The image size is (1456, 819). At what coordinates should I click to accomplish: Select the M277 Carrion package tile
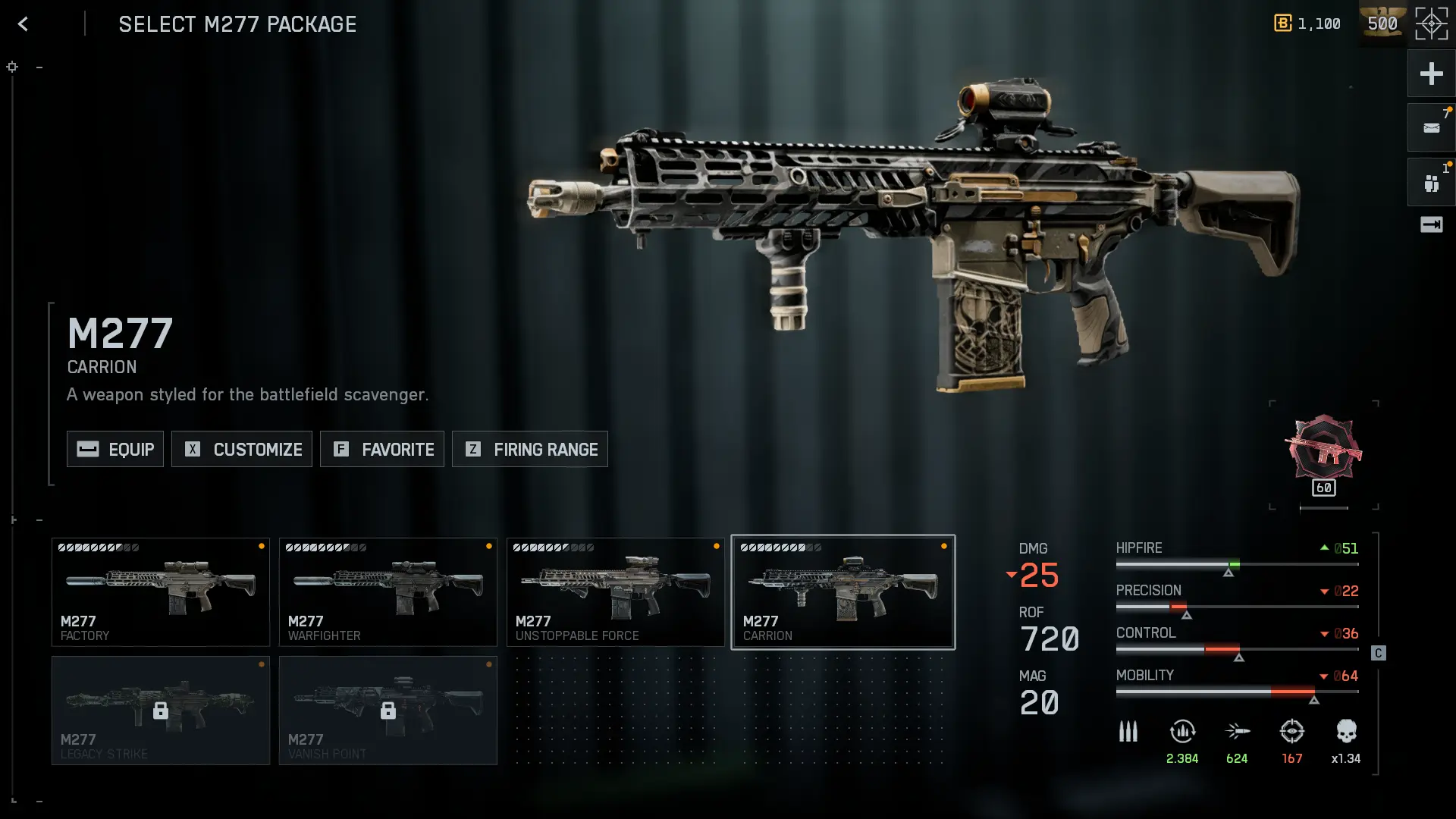(843, 592)
